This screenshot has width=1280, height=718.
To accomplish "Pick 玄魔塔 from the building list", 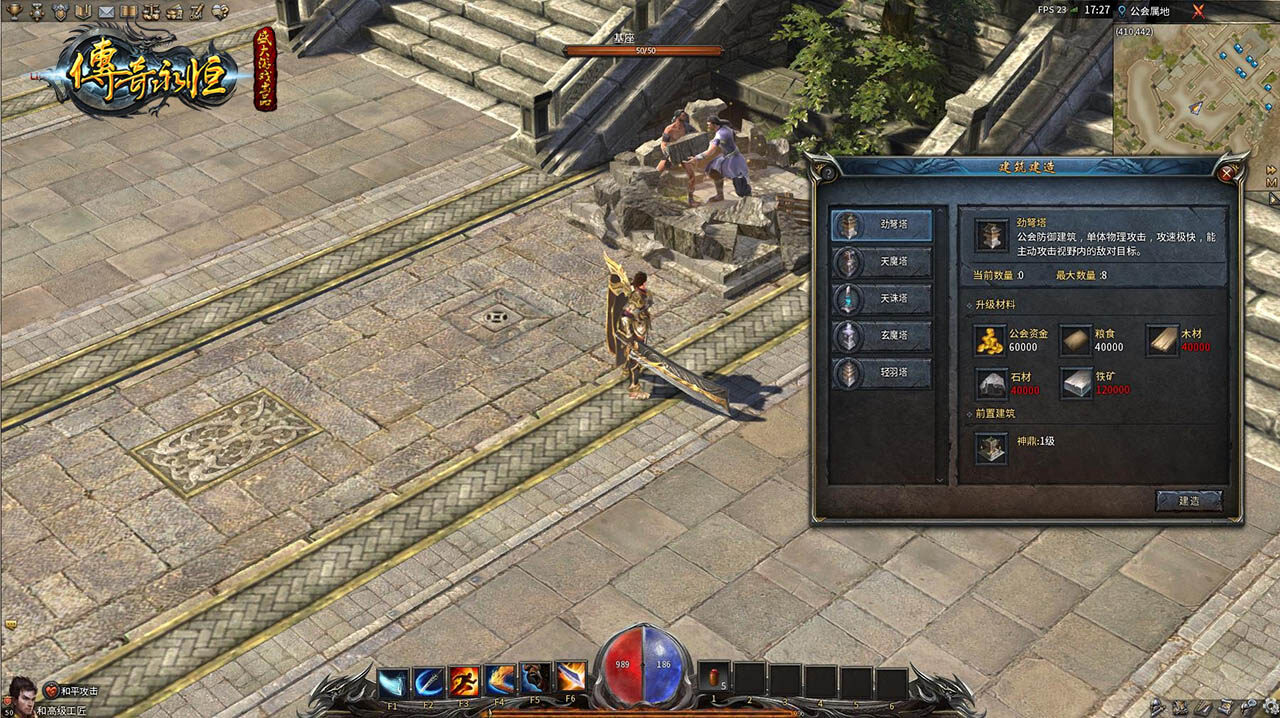I will click(x=881, y=337).
